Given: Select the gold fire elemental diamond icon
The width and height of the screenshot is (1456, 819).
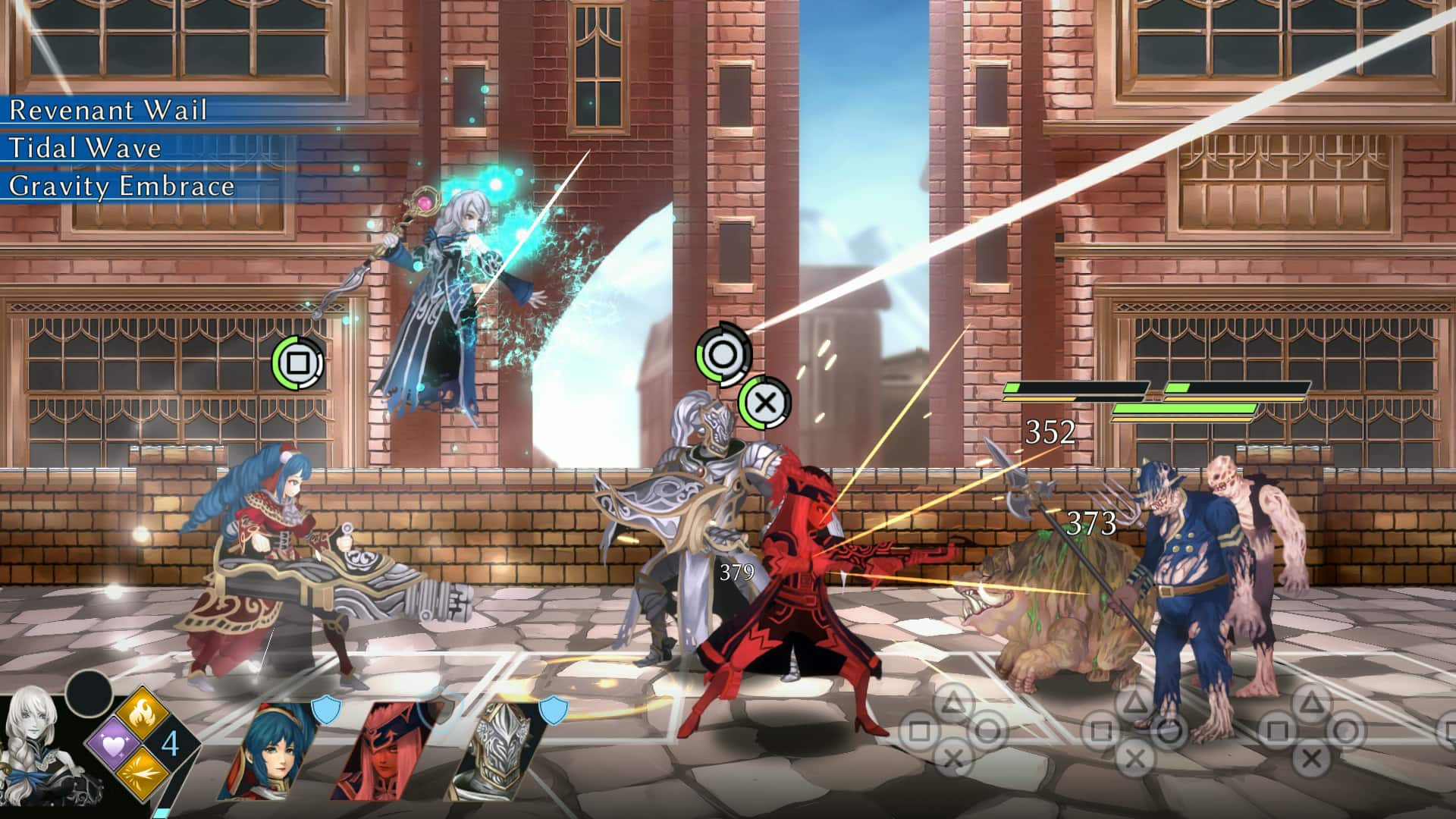Looking at the screenshot, I should [142, 711].
